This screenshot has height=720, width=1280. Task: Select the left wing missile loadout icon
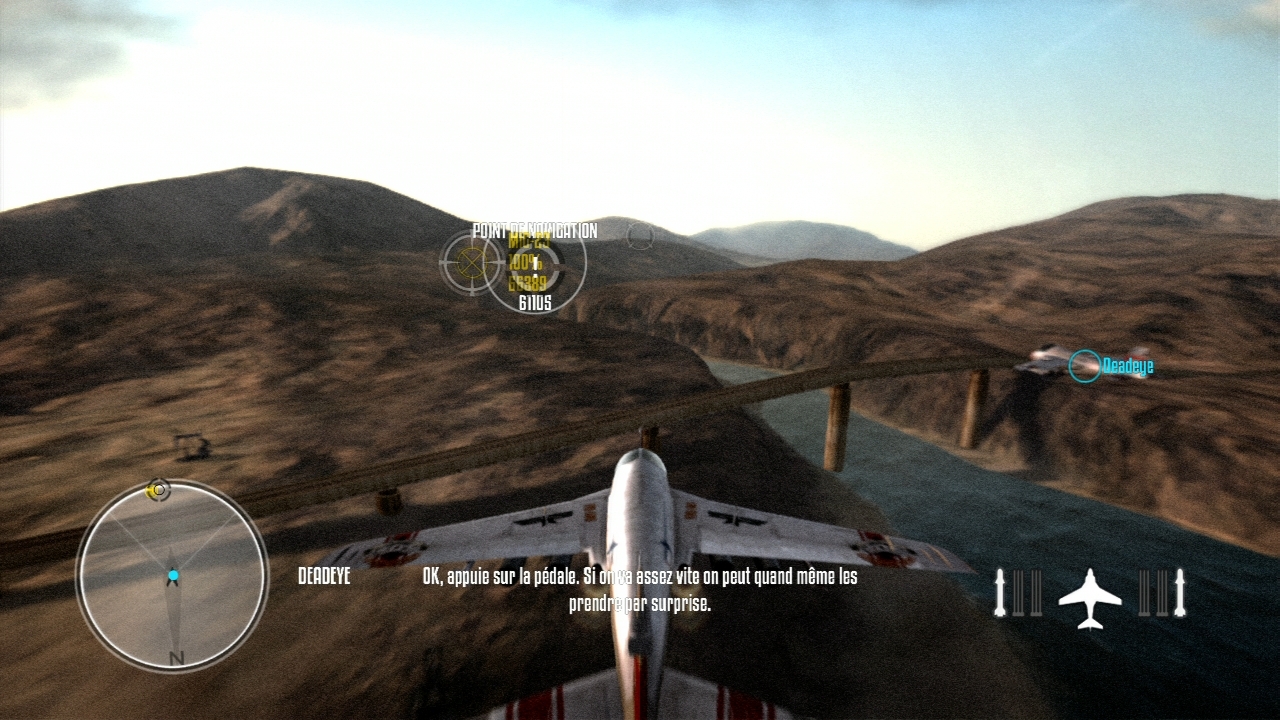click(1018, 592)
